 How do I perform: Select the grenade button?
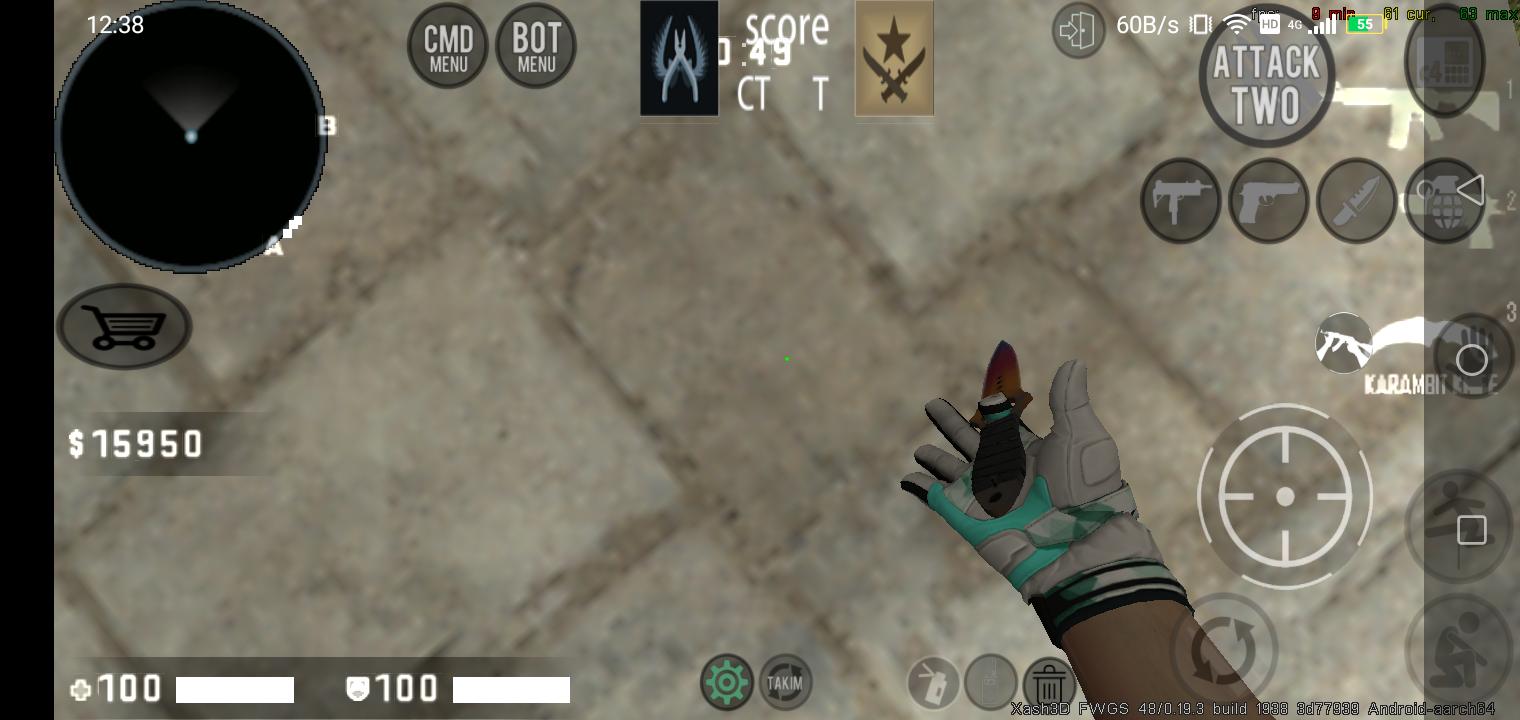[x=1443, y=201]
